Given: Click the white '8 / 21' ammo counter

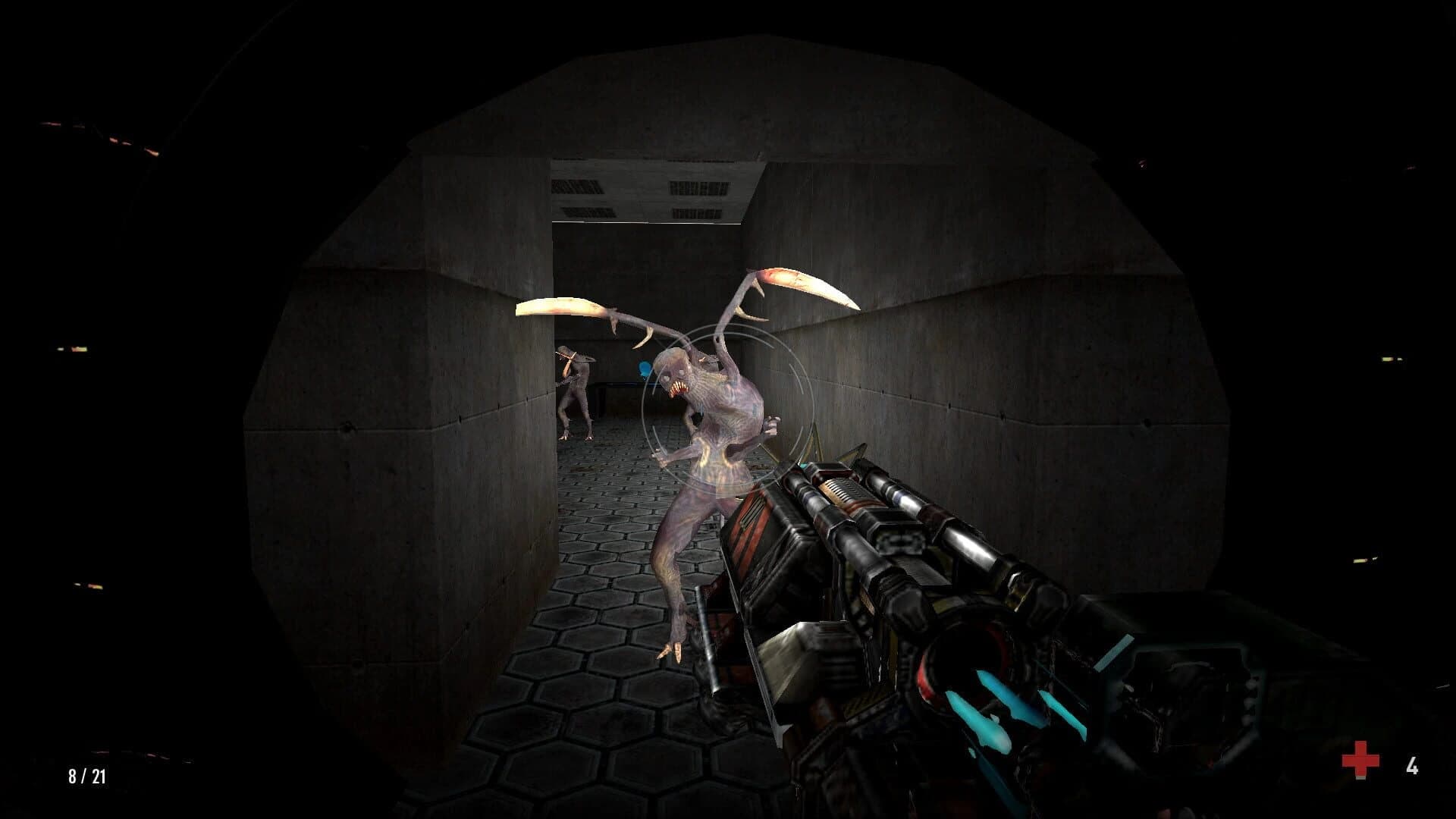Looking at the screenshot, I should pyautogui.click(x=86, y=776).
